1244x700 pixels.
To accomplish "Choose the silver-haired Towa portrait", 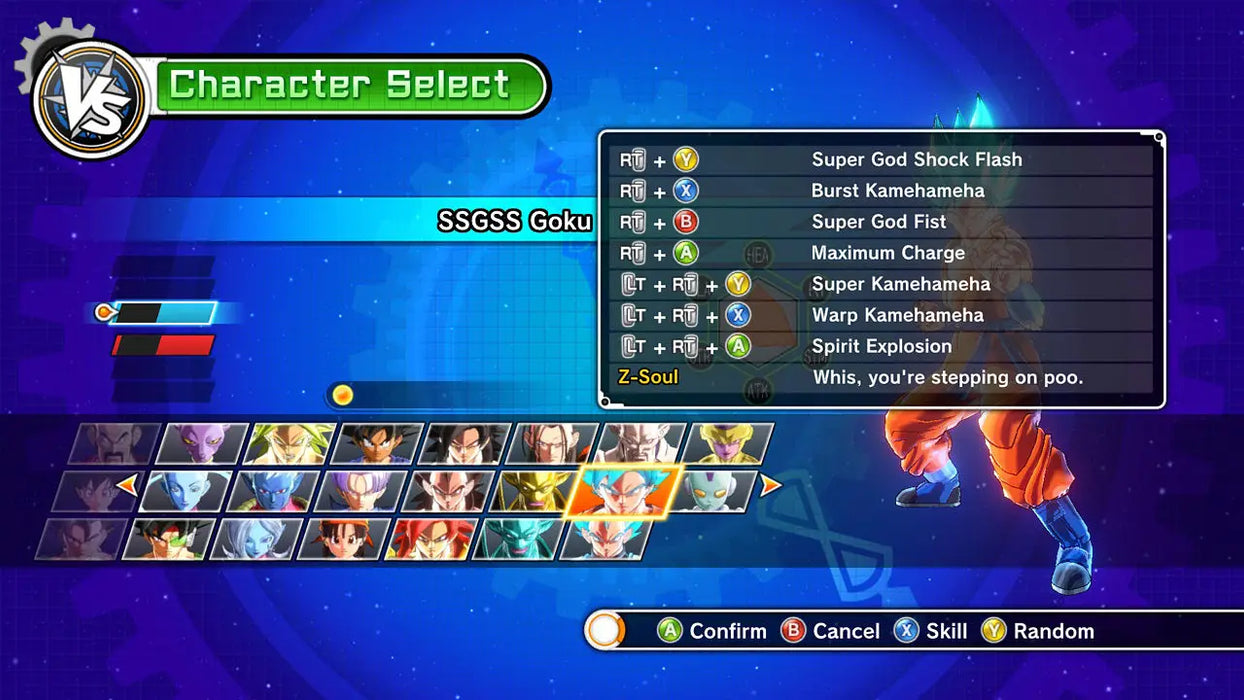I will coord(253,539).
